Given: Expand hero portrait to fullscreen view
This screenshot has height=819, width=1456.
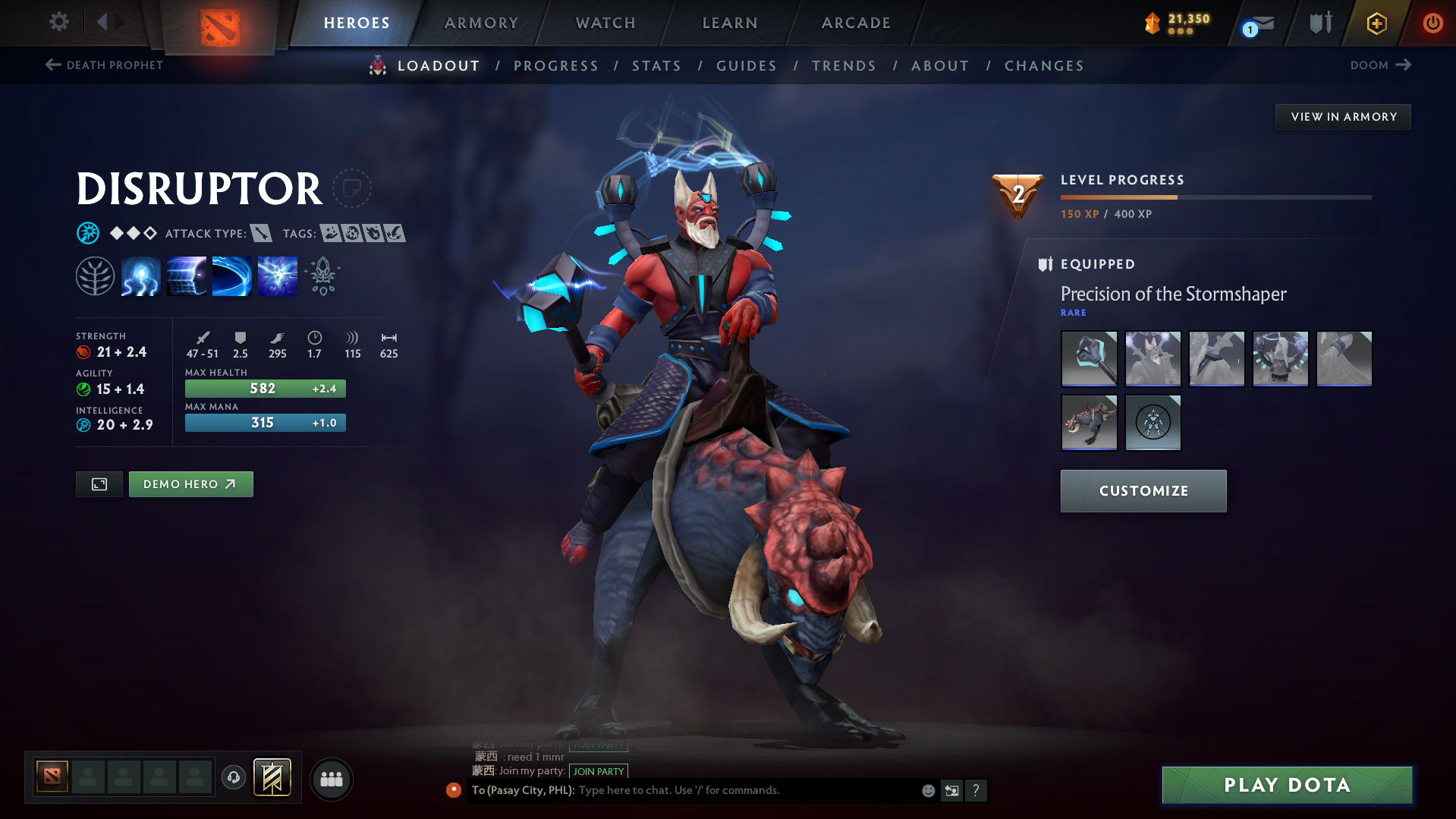Looking at the screenshot, I should [x=98, y=484].
